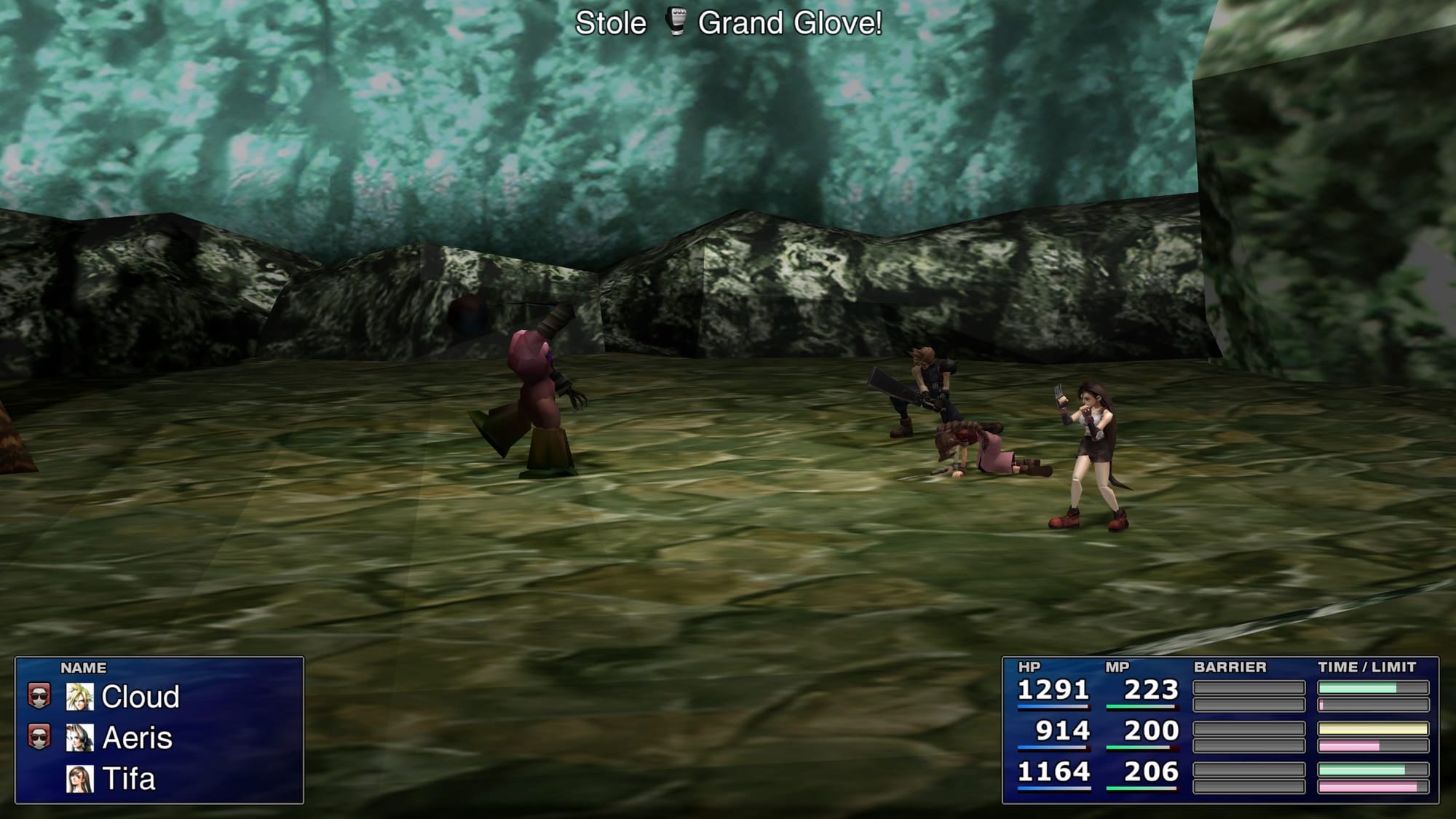Click the status icon beside Cloud's portrait

(39, 696)
